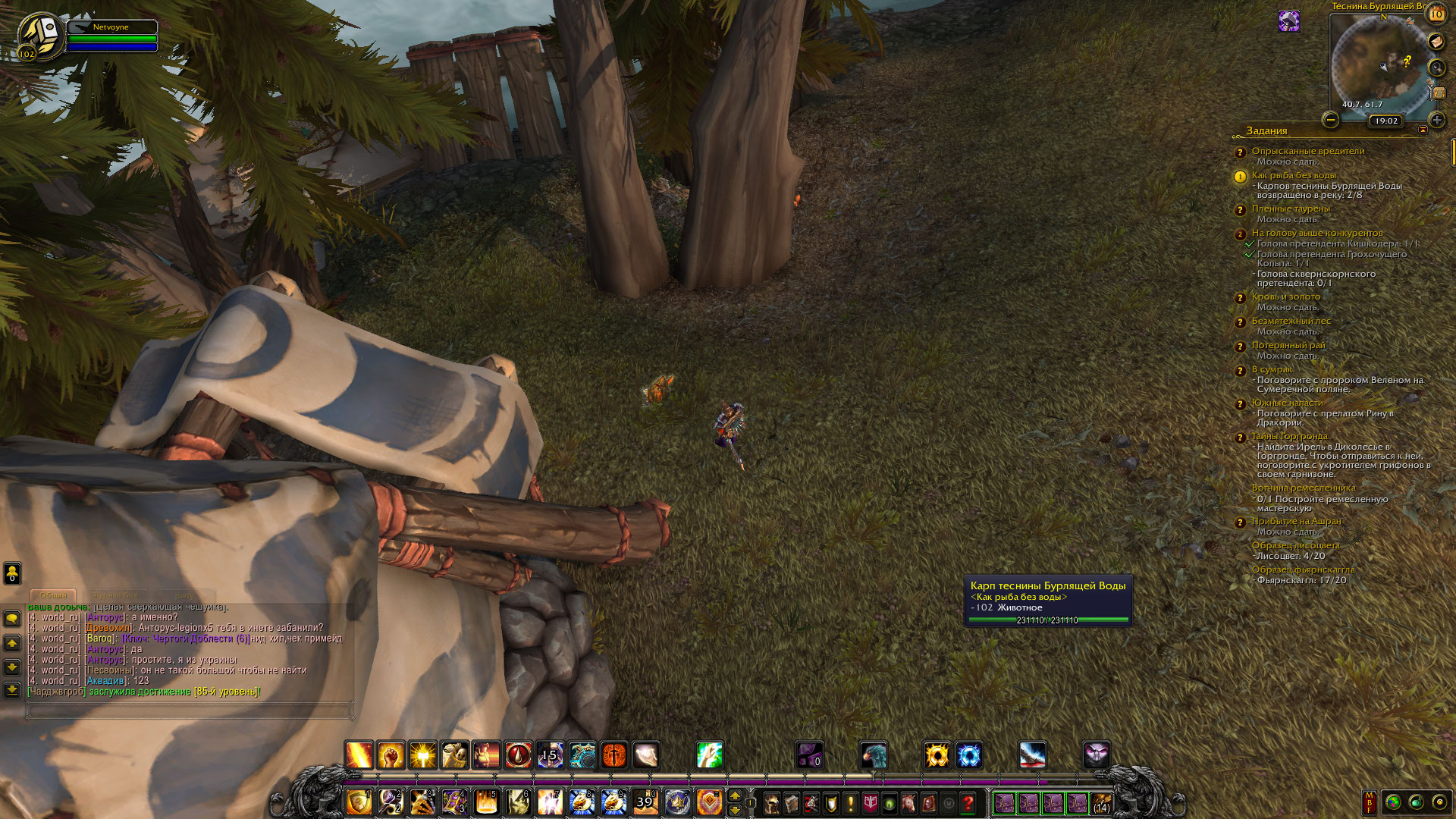1456x819 pixels.
Task: Zoom in the minimap with the plus button
Action: pos(1436,120)
